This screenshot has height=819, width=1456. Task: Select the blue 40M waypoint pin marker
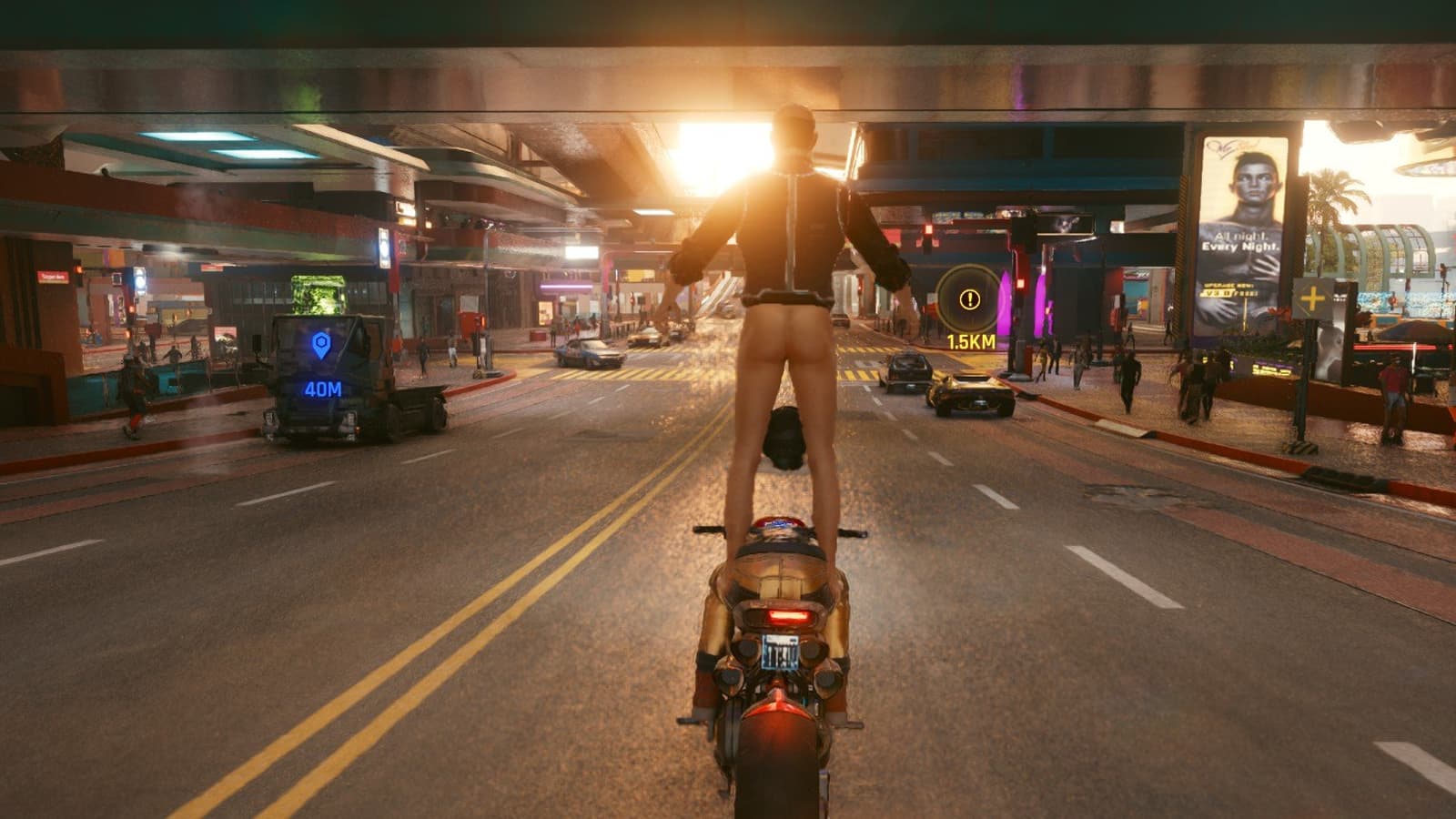pos(320,345)
